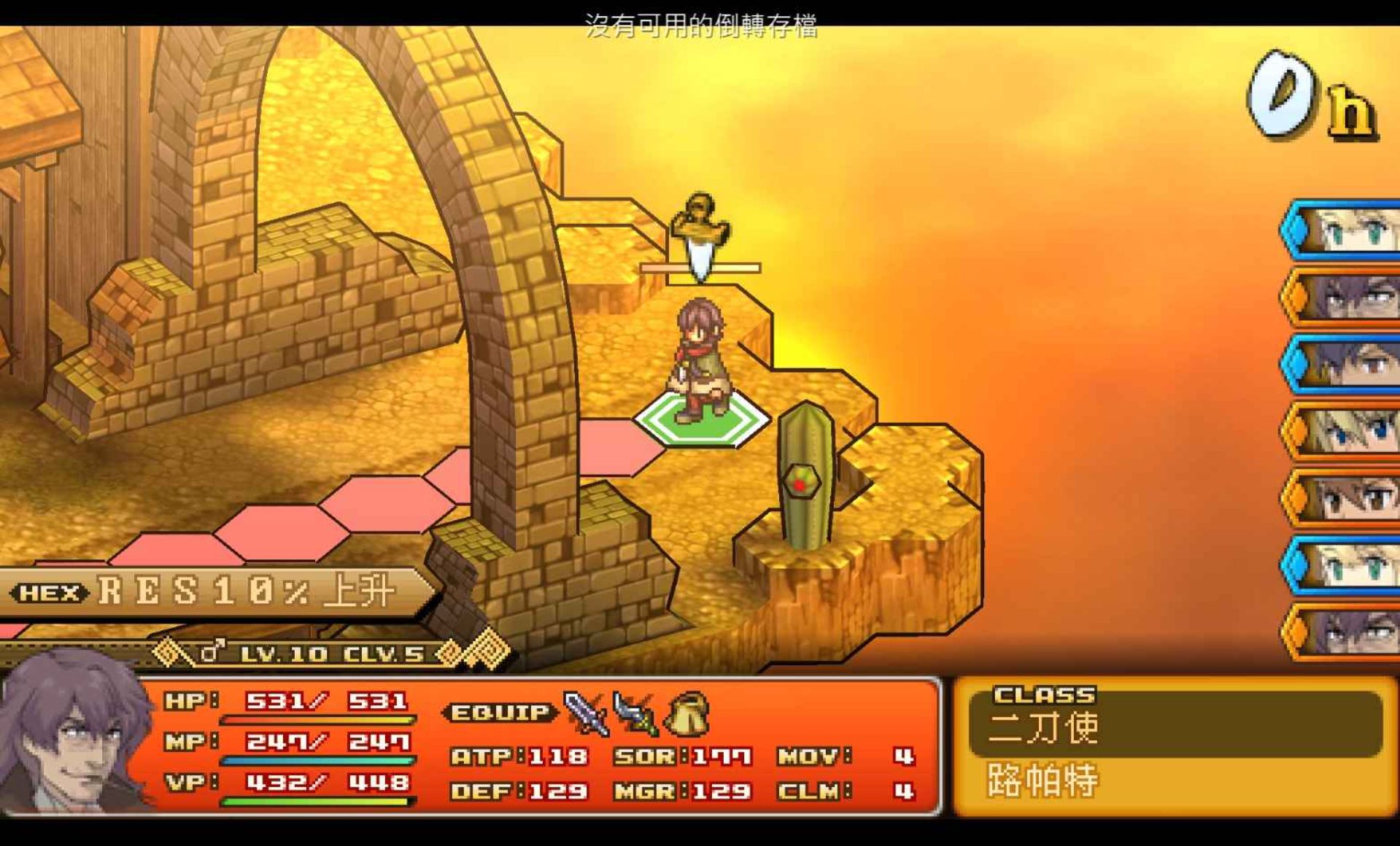Choose the pouch icon in EQUIP
The width and height of the screenshot is (1400, 846).
(x=687, y=713)
